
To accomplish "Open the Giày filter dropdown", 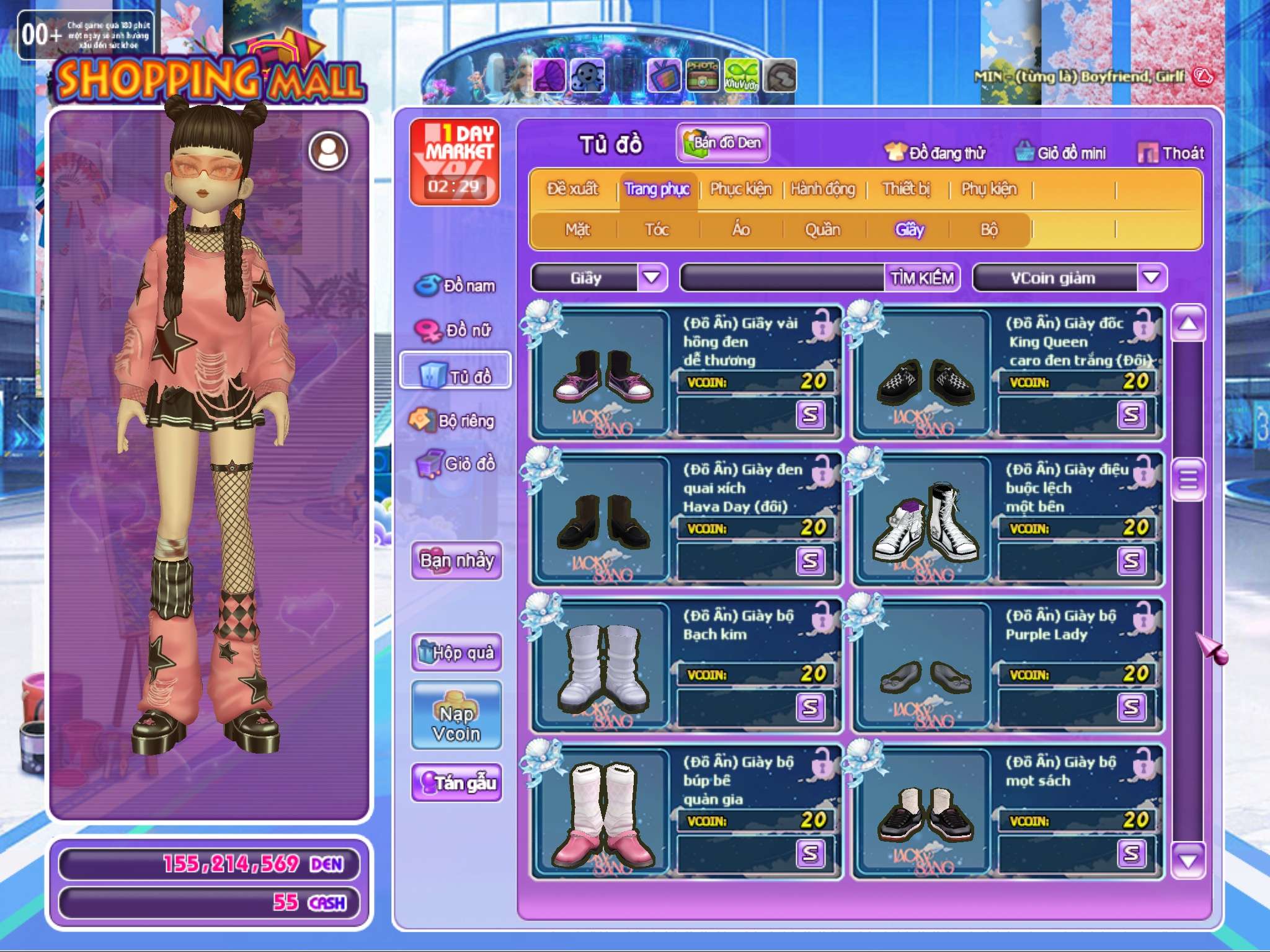I will 652,278.
